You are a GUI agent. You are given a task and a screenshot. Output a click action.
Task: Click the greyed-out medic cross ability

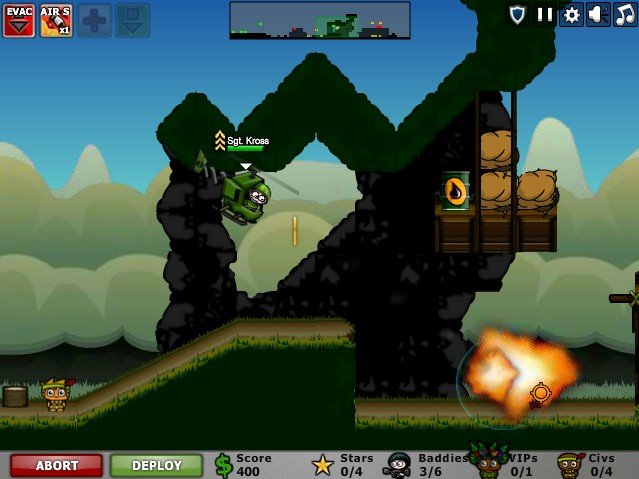pyautogui.click(x=94, y=20)
